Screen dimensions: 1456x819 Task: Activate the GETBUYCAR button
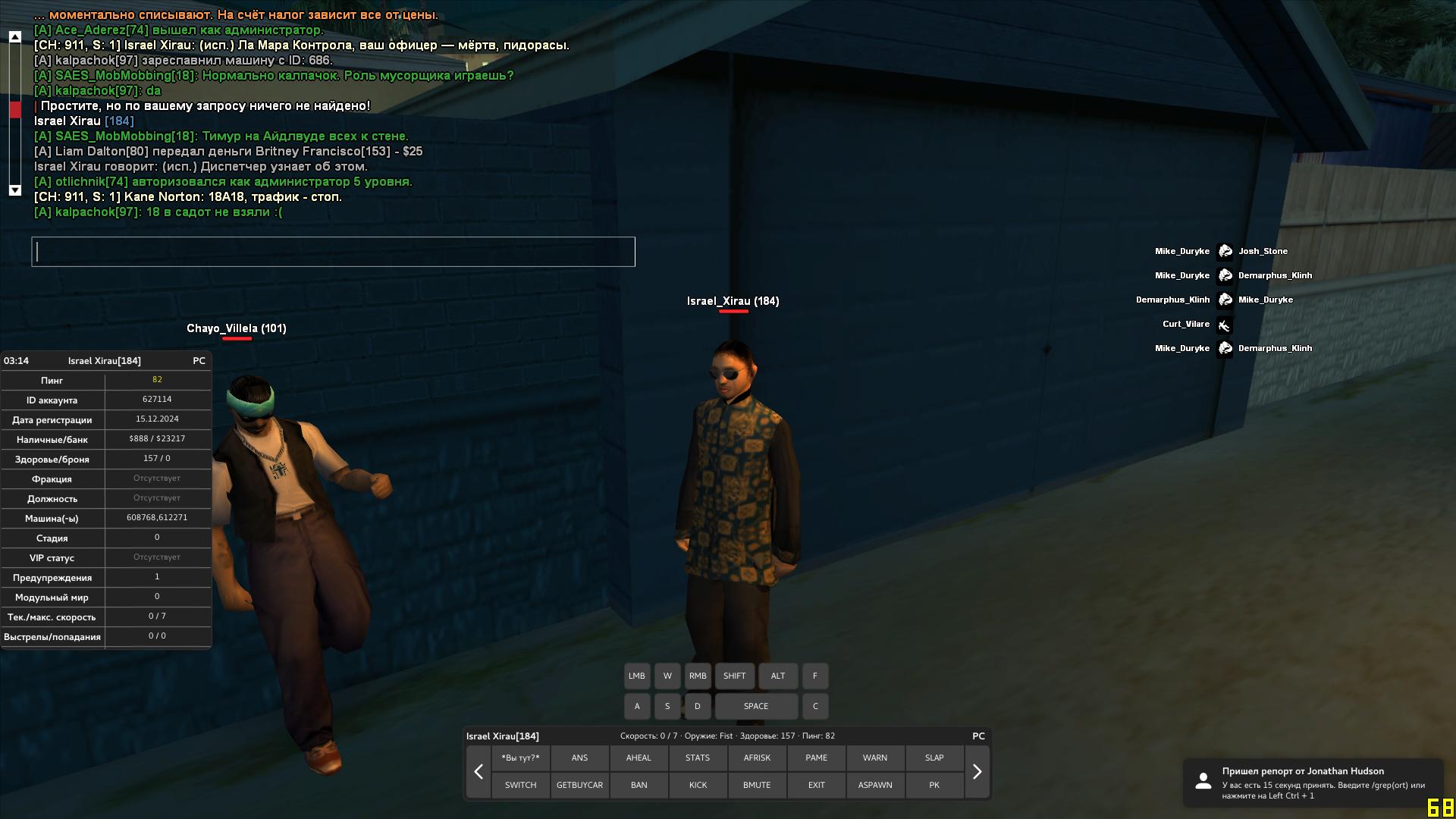(x=579, y=785)
